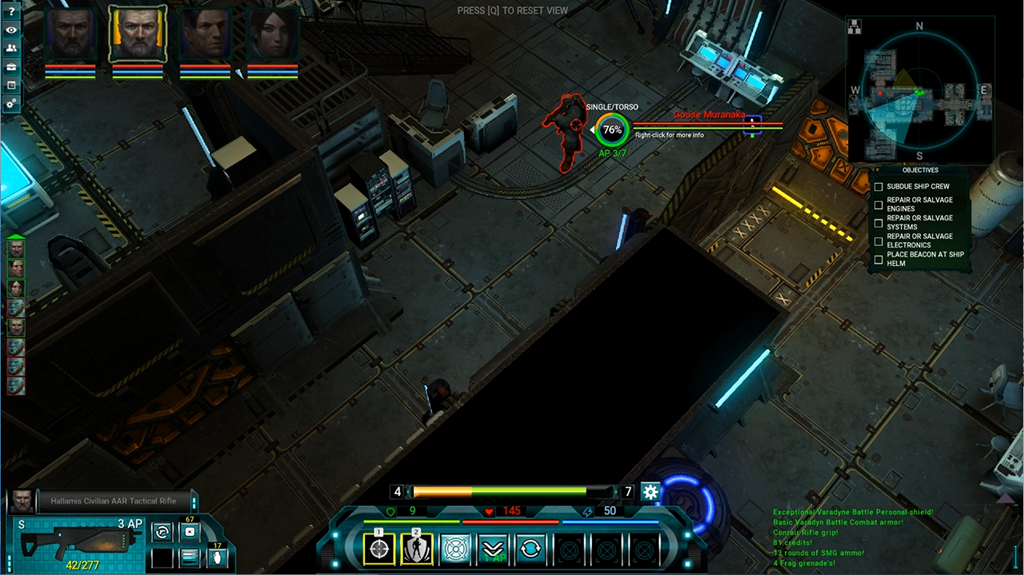1024x575 pixels.
Task: Select the highlighted gray-bearded squad portrait
Action: [x=137, y=35]
